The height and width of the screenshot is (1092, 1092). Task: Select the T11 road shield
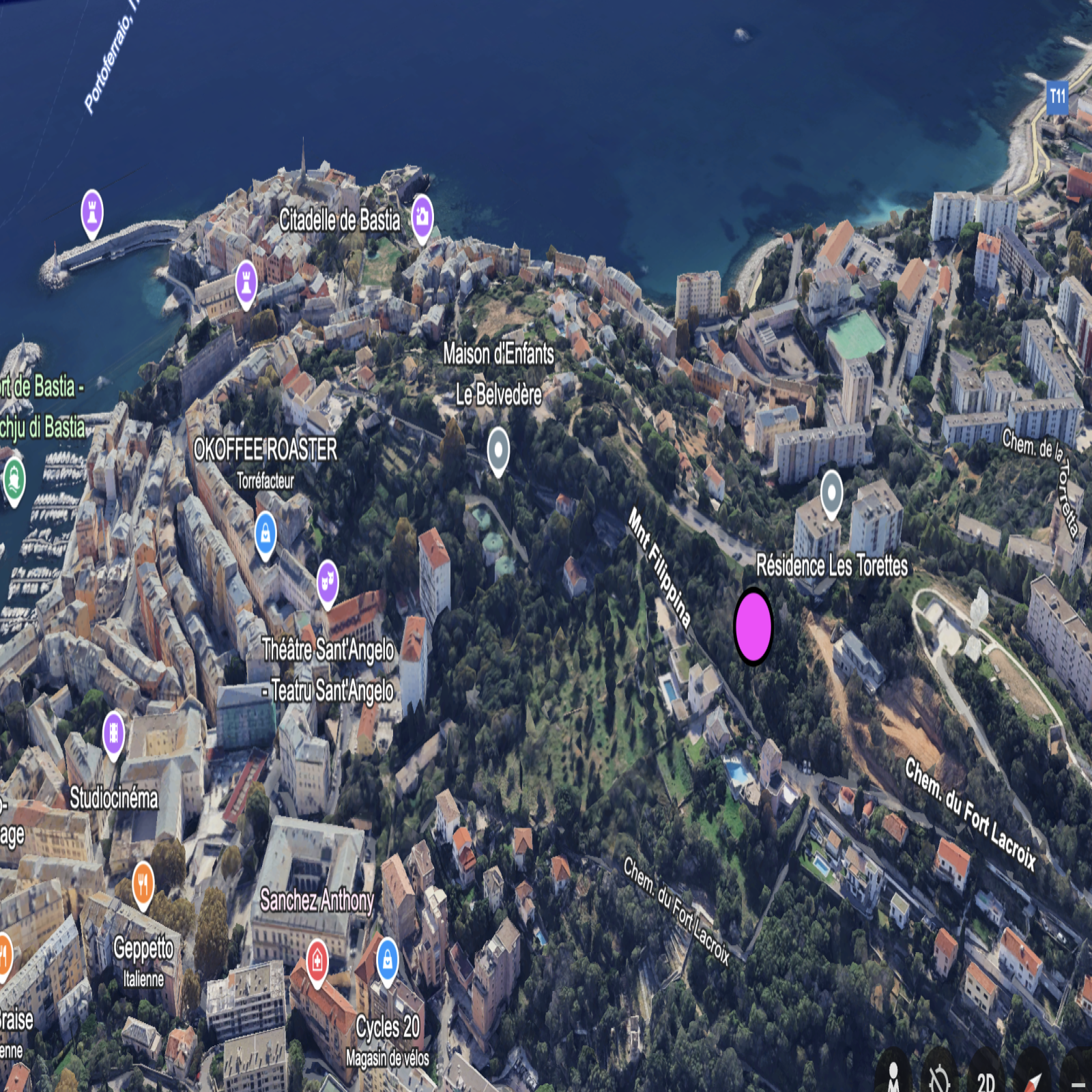click(1057, 96)
